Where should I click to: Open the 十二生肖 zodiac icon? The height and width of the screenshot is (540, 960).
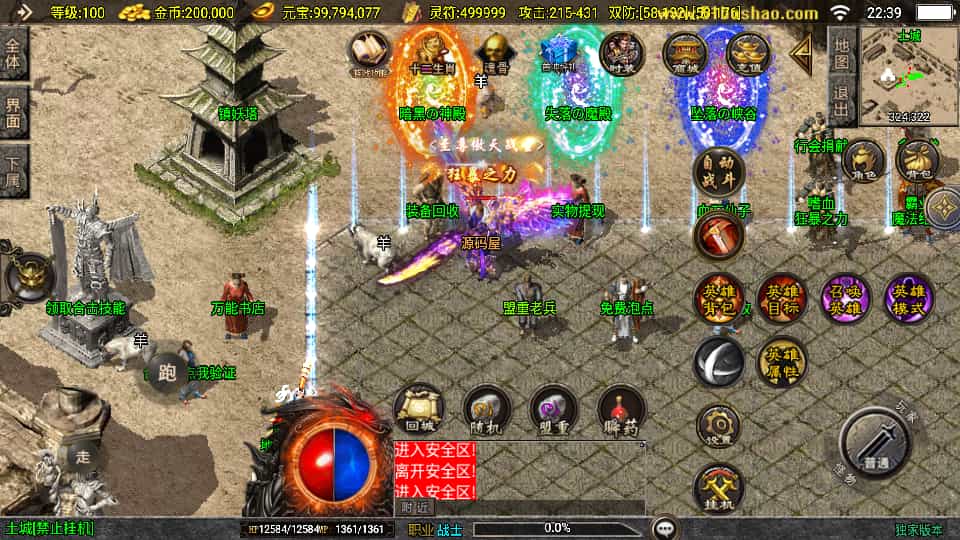pos(430,52)
